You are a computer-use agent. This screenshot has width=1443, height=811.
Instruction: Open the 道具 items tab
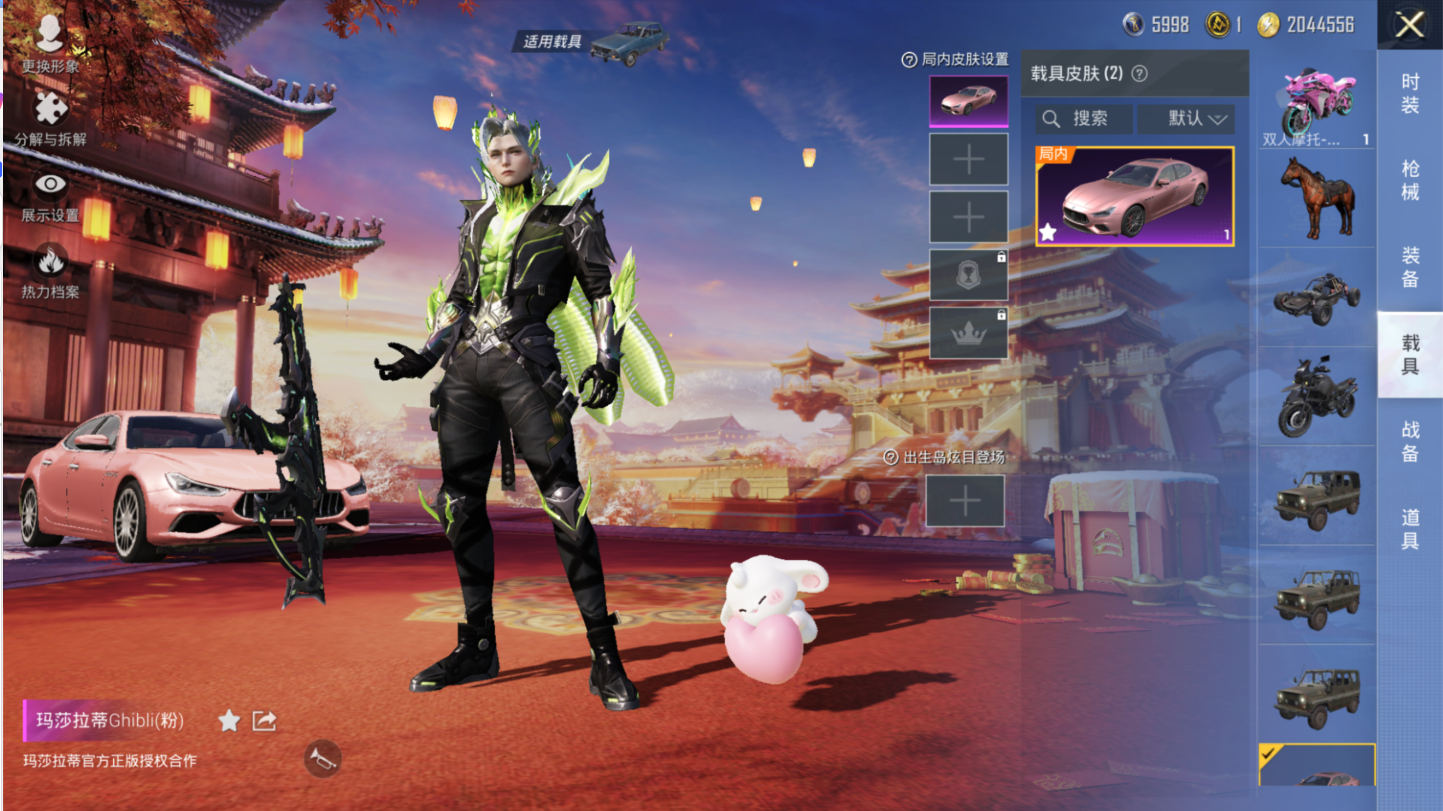click(1409, 528)
